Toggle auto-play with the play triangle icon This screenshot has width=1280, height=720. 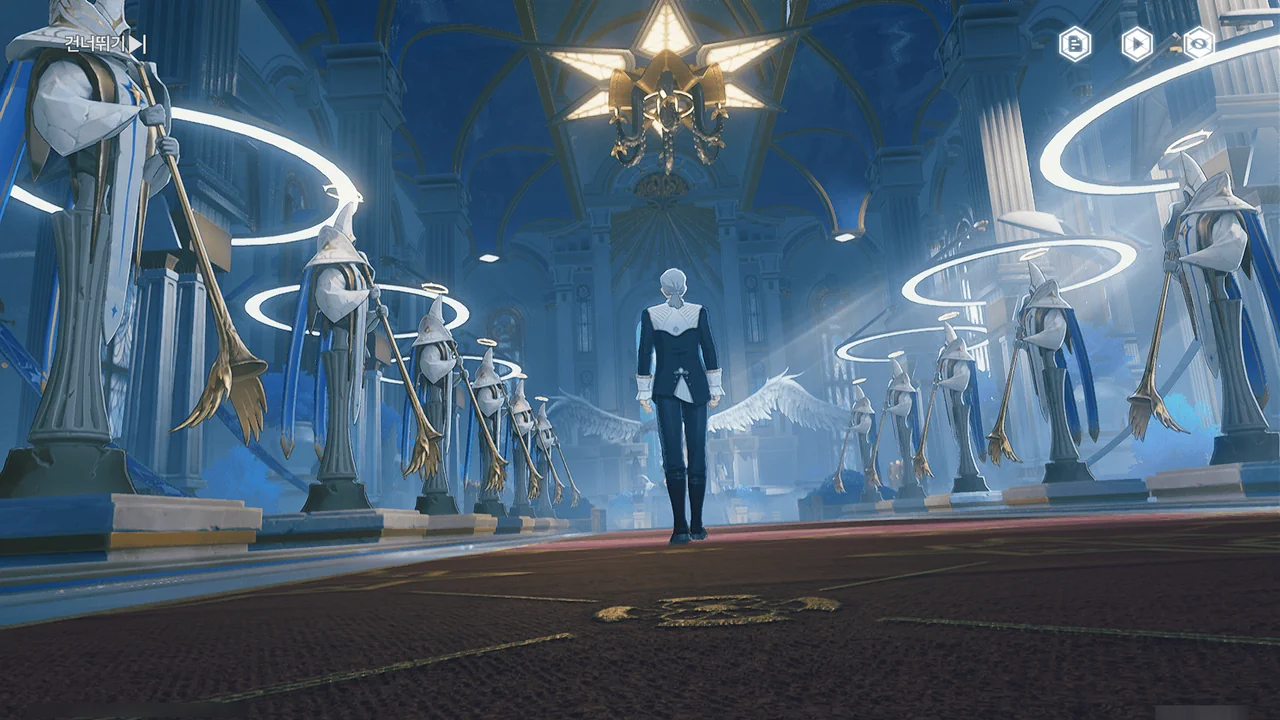coord(1137,43)
